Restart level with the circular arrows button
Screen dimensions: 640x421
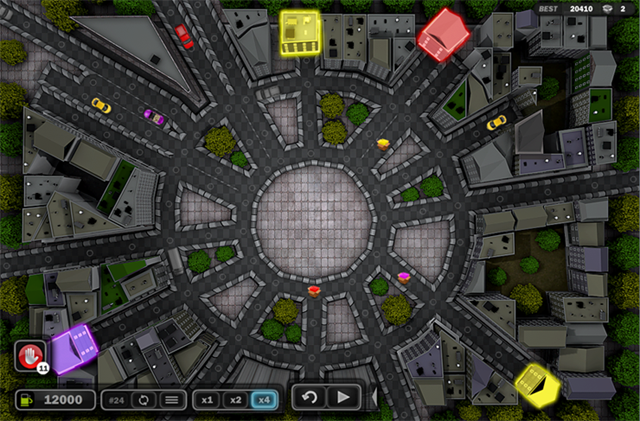pyautogui.click(x=145, y=399)
